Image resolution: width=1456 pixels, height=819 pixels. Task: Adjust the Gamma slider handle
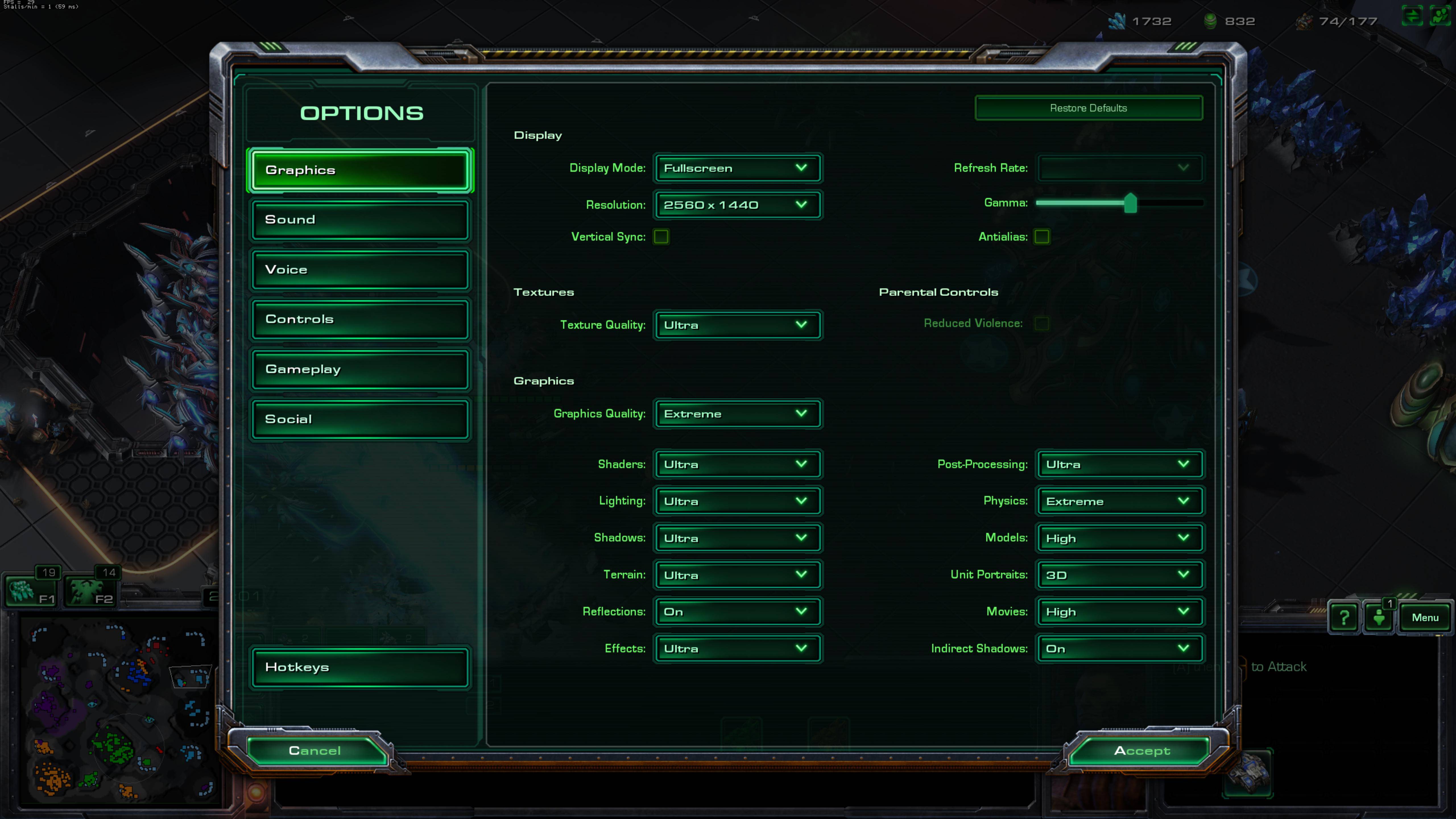pyautogui.click(x=1130, y=203)
